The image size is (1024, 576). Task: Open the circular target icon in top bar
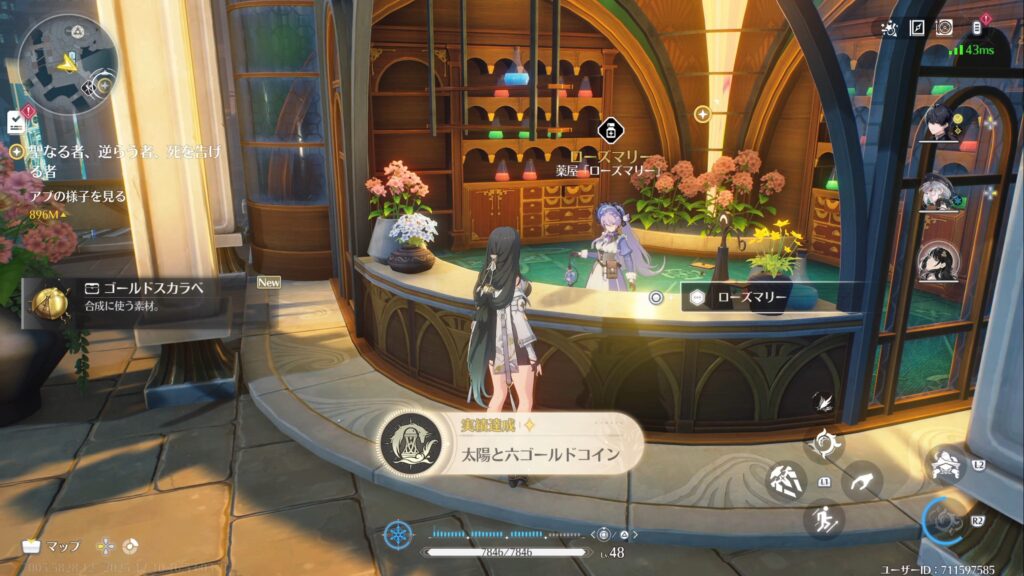click(944, 28)
